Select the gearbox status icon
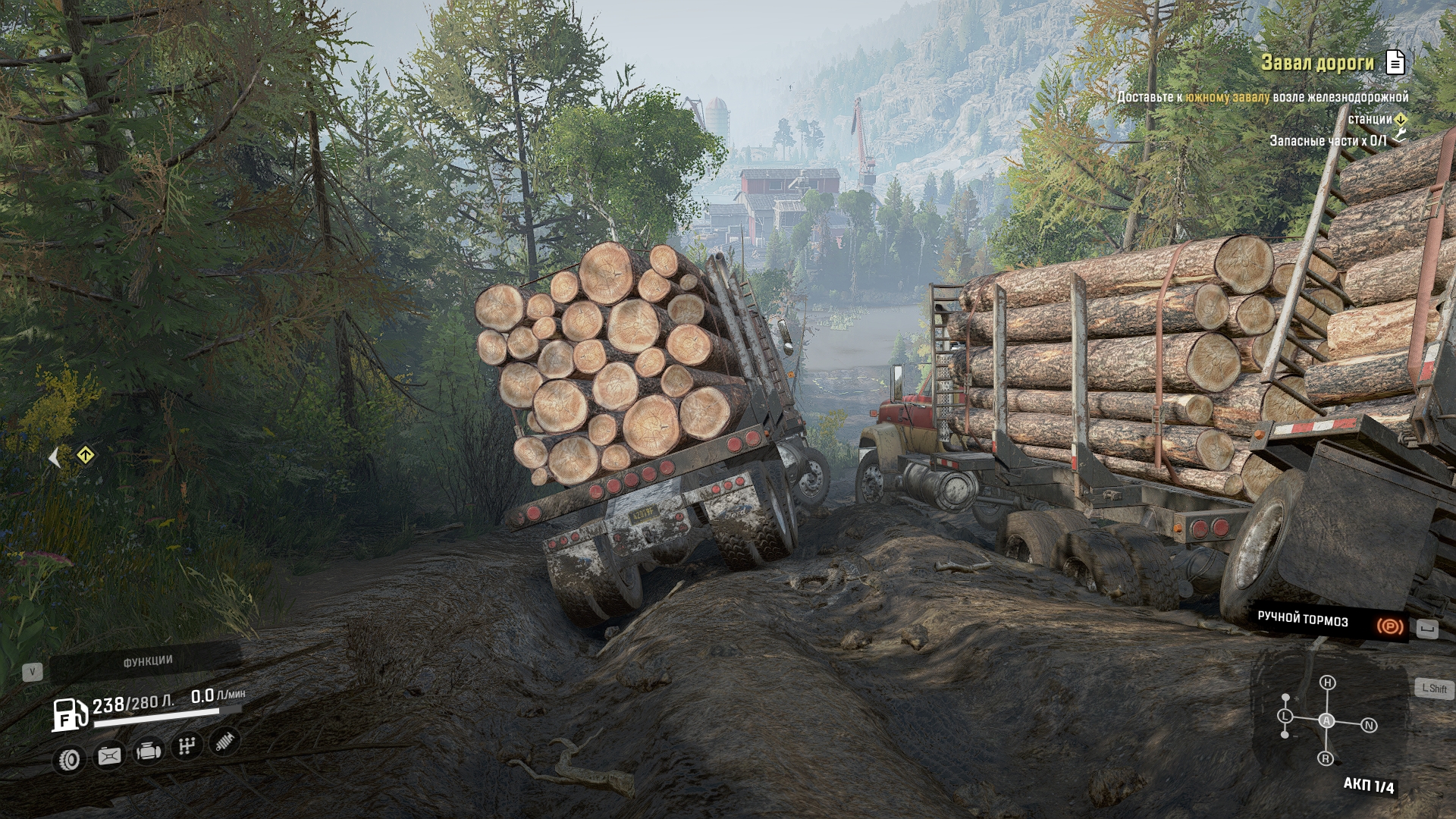The image size is (1456, 819). click(186, 747)
